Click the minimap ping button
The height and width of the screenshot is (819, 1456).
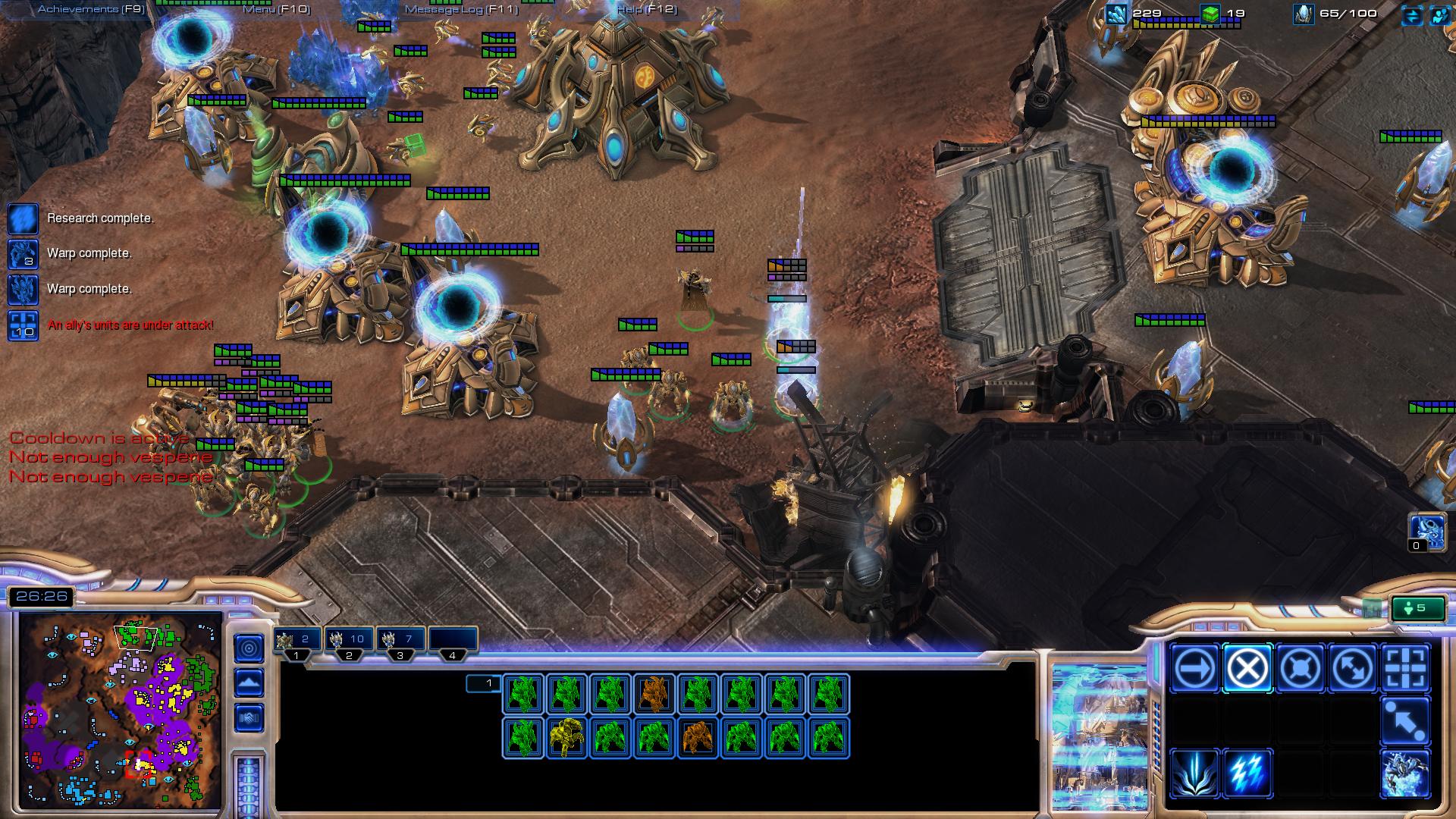click(249, 648)
